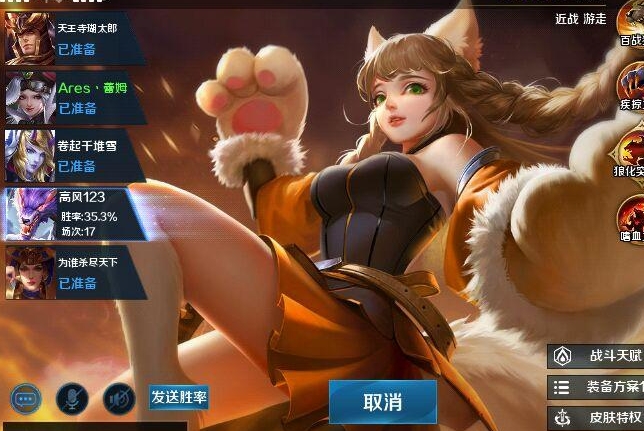
Task: Cancel with the 取消 button
Action: tap(383, 402)
